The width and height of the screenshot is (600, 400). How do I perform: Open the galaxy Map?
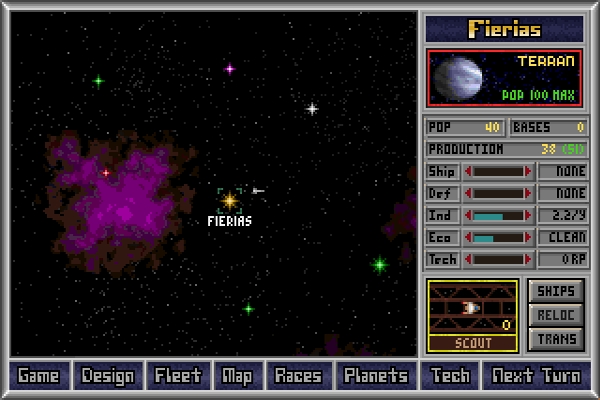point(237,376)
